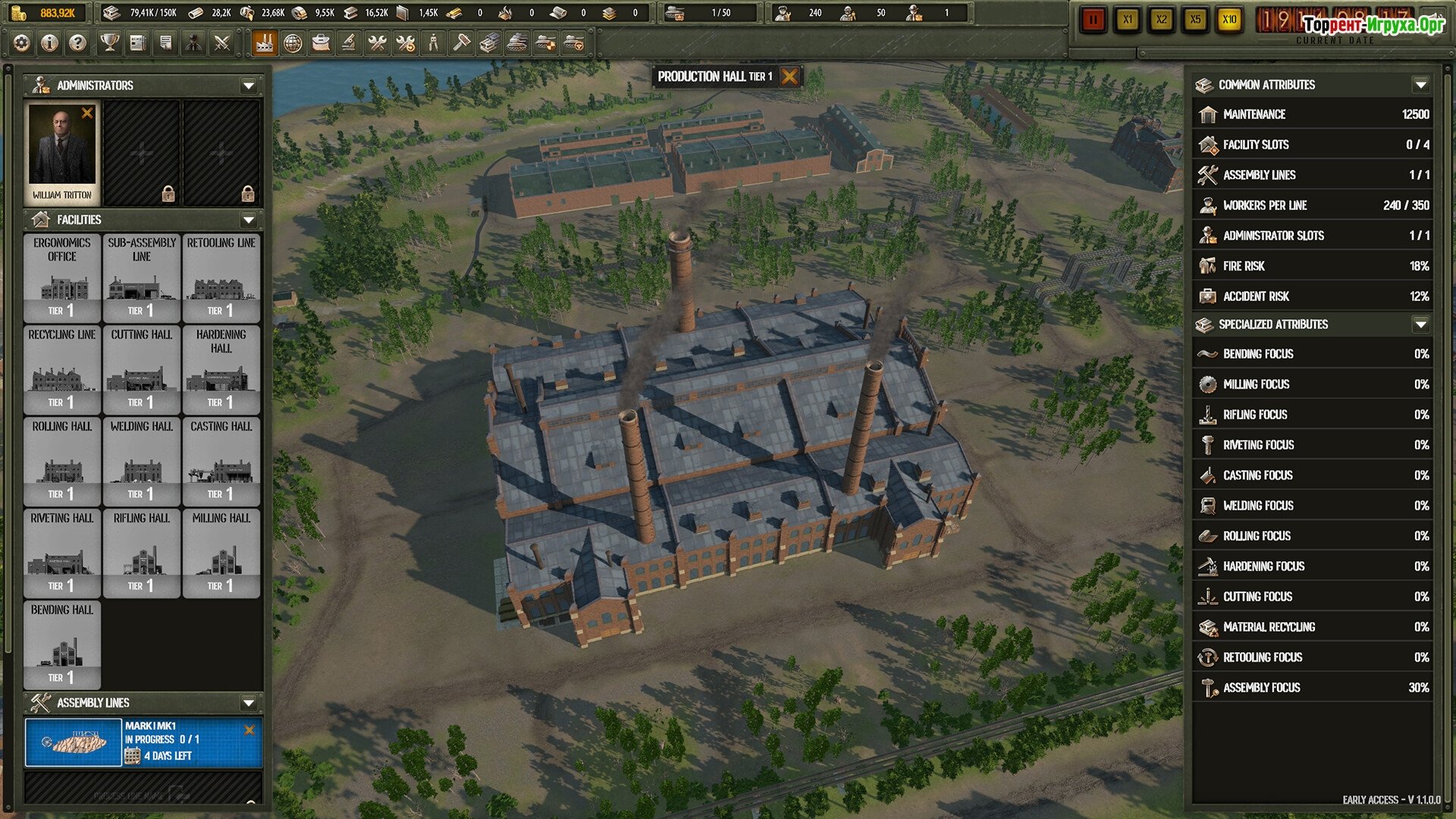The height and width of the screenshot is (819, 1456).
Task: Remove administrator William Tritton
Action: click(87, 113)
